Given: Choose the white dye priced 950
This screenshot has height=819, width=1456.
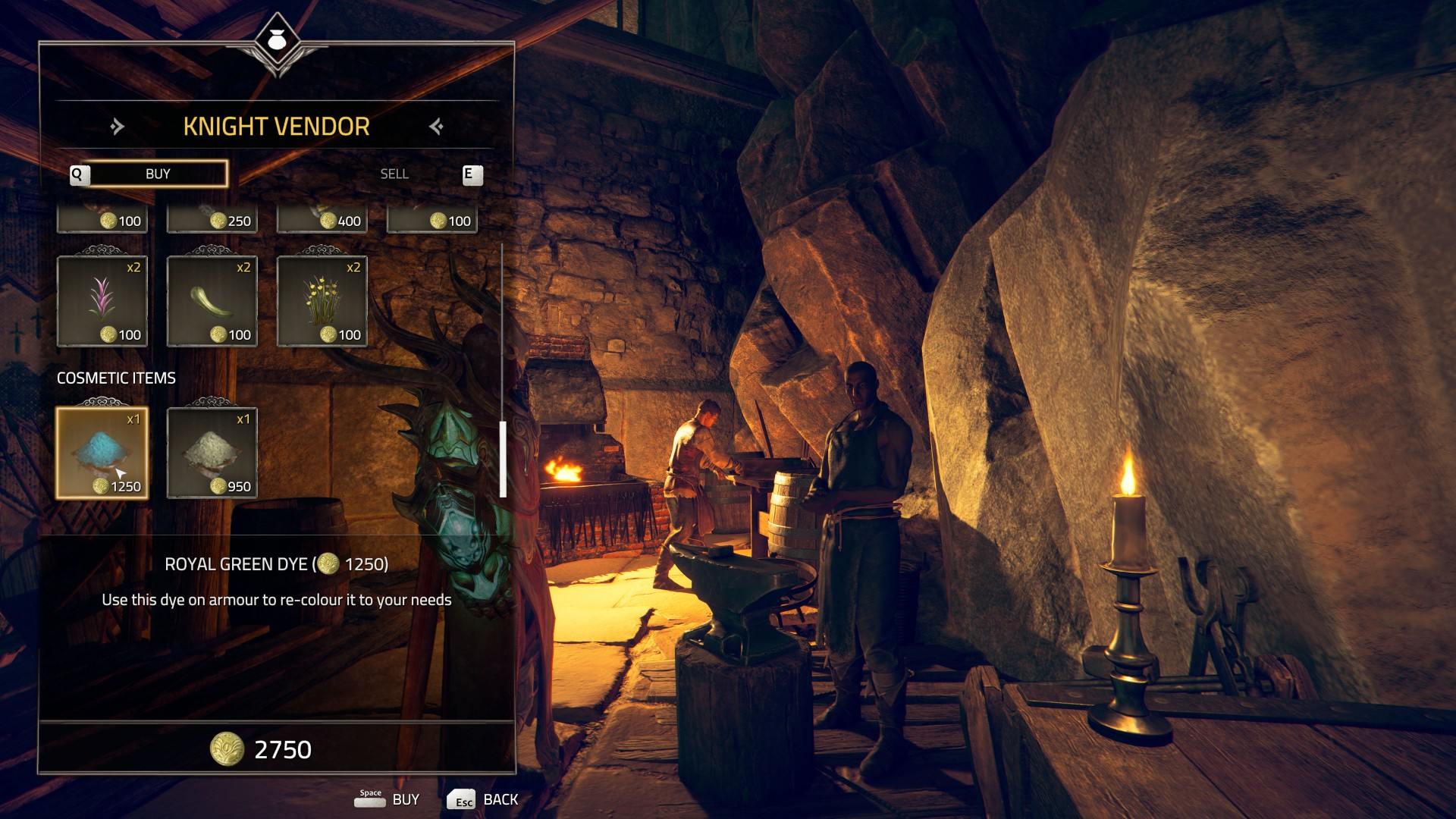Looking at the screenshot, I should (x=212, y=453).
